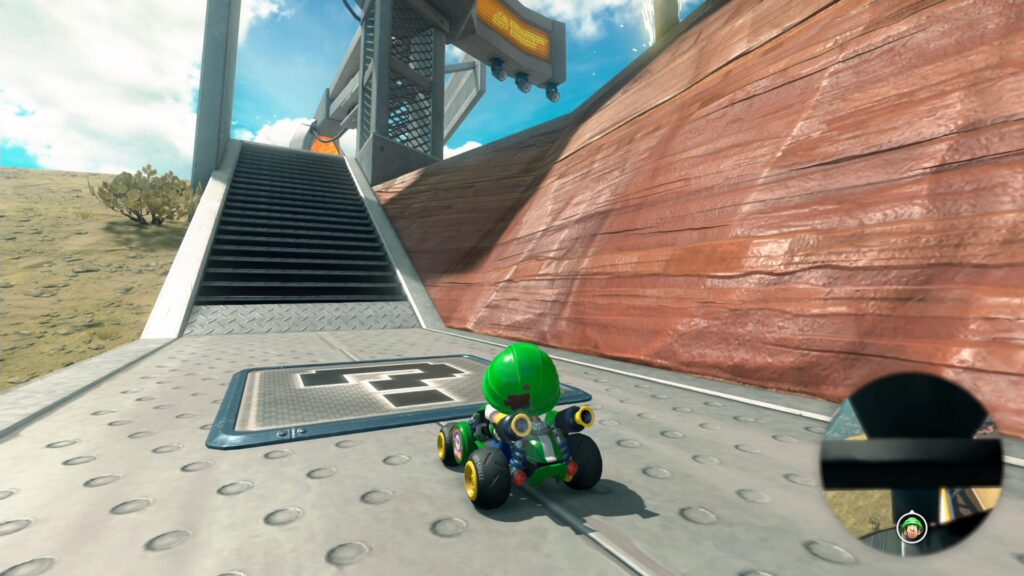Select Luigi's player marker on the minimap
The width and height of the screenshot is (1024, 576).
click(911, 524)
